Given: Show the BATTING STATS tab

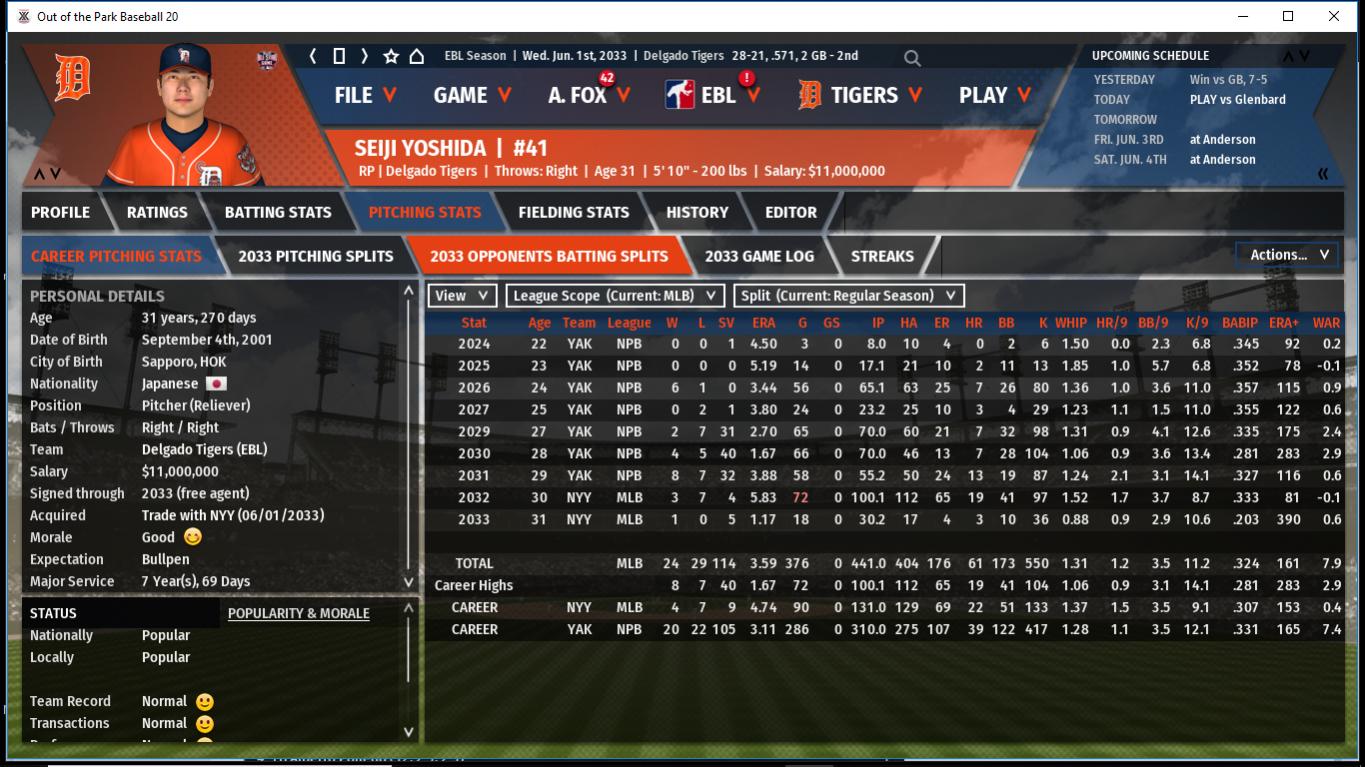Looking at the screenshot, I should [x=278, y=212].
